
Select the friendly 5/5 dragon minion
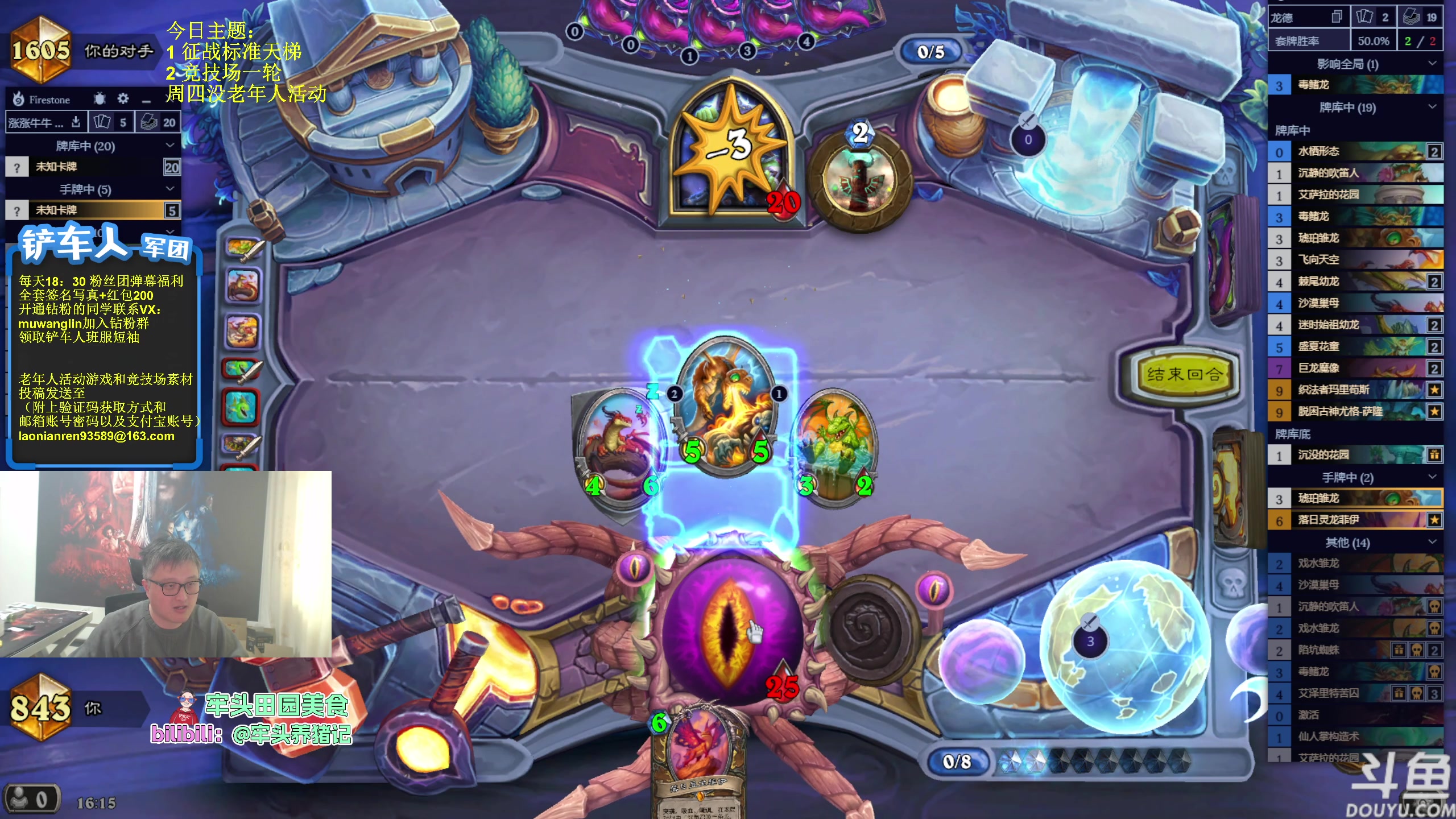tap(726, 407)
